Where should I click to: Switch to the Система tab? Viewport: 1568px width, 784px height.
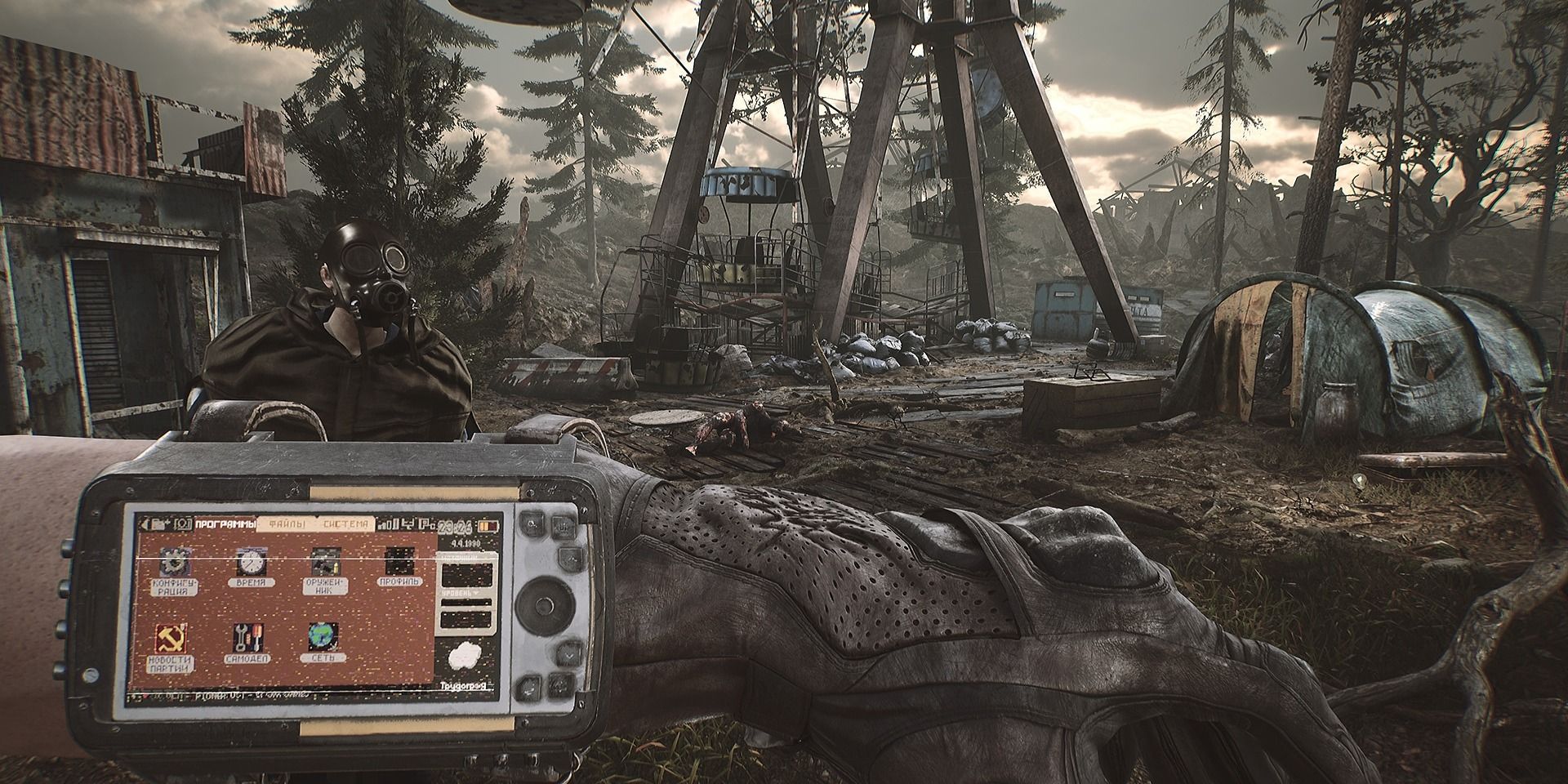click(x=346, y=523)
